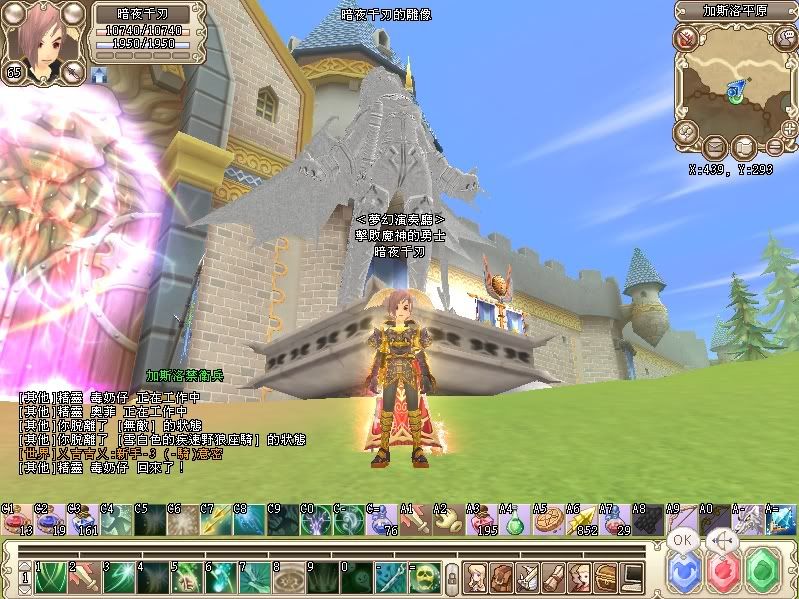
Task: Activate the green slash skill in slot 1
Action: tap(52, 576)
